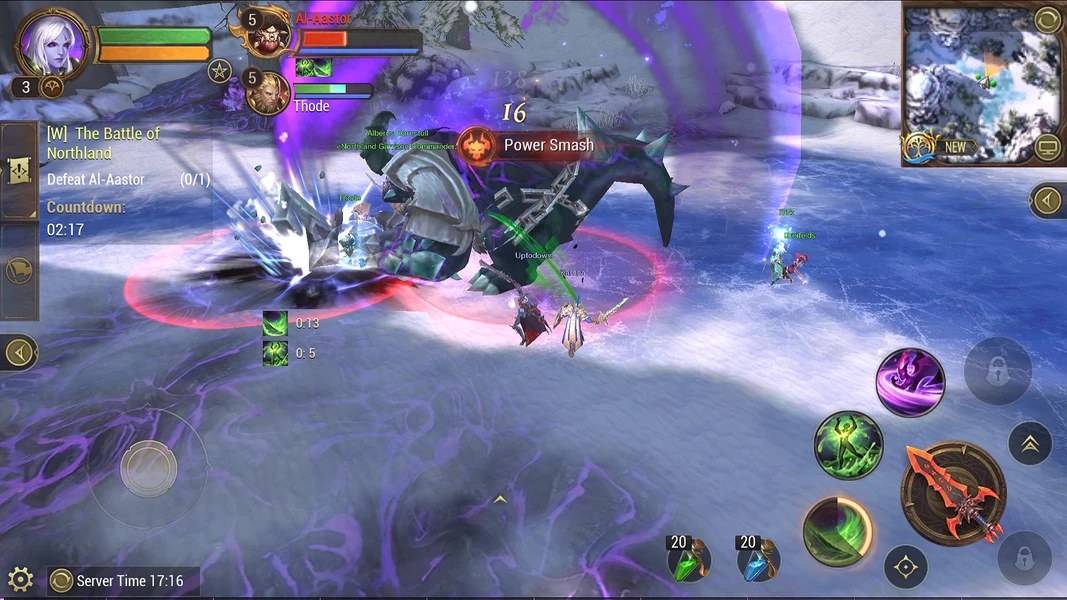This screenshot has width=1067, height=600.
Task: Activate the green demon skill
Action: 848,444
